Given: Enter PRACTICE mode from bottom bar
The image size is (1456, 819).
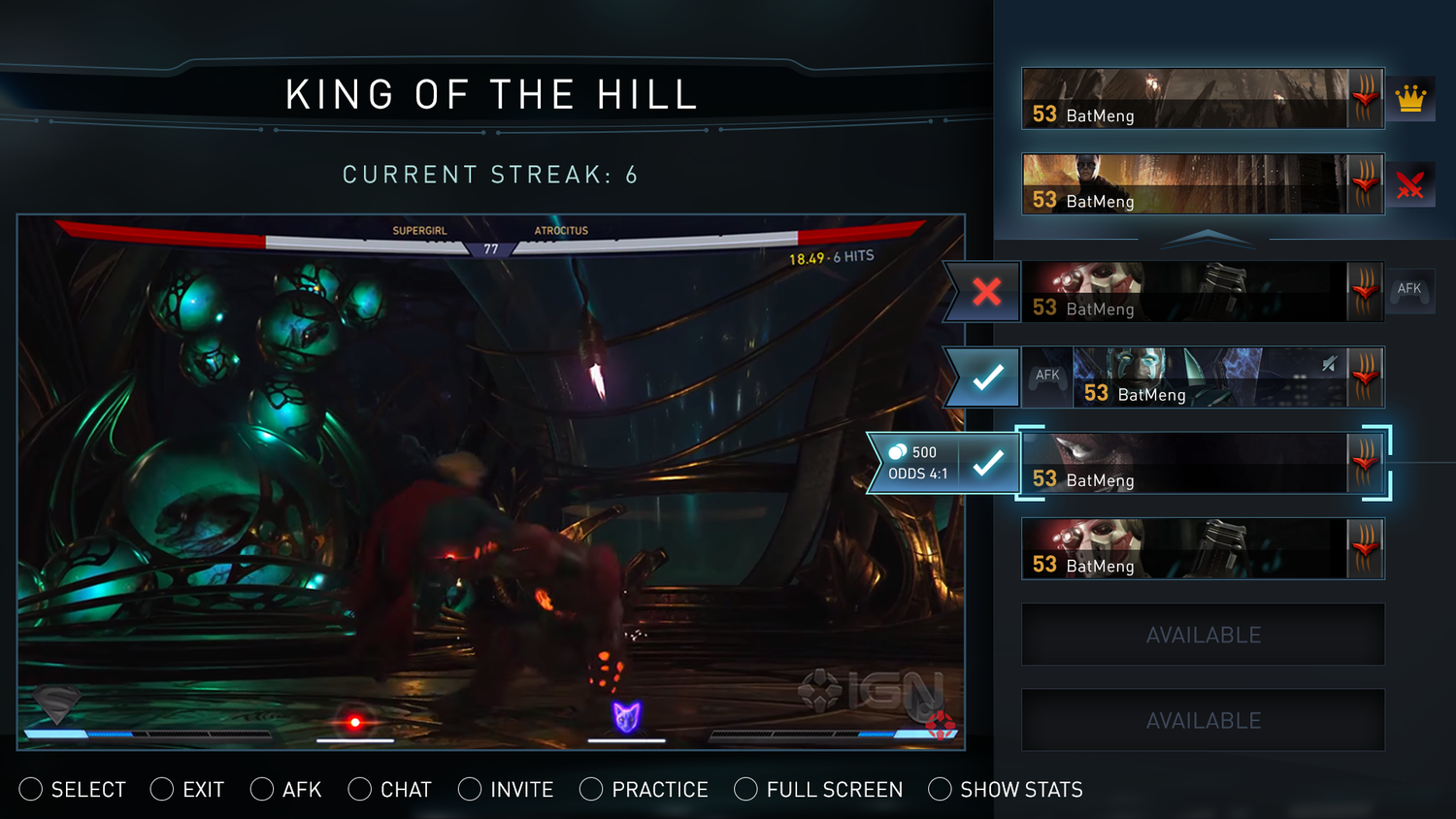Looking at the screenshot, I should pyautogui.click(x=645, y=790).
